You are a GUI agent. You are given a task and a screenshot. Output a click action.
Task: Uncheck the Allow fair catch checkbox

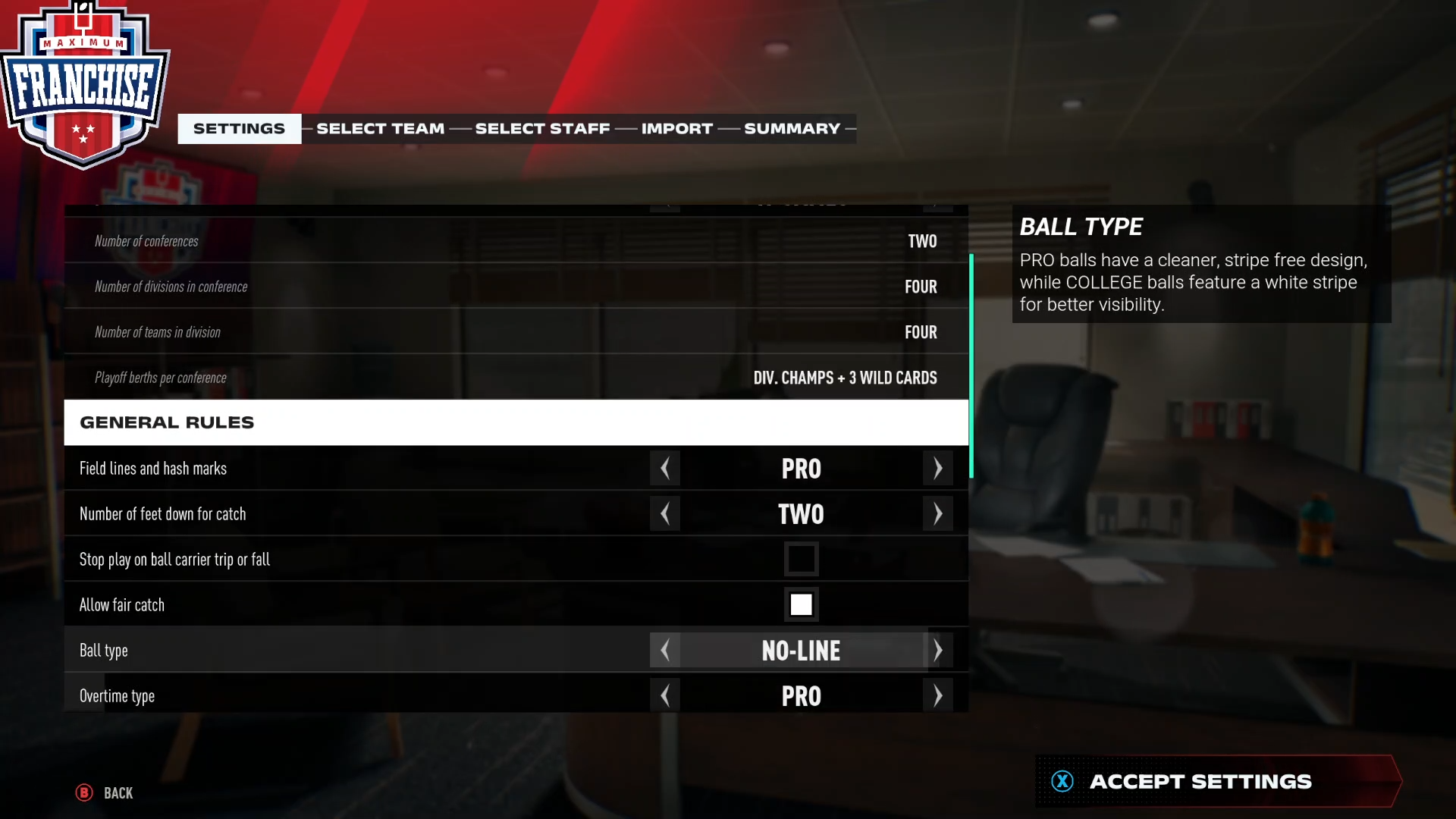(x=801, y=605)
